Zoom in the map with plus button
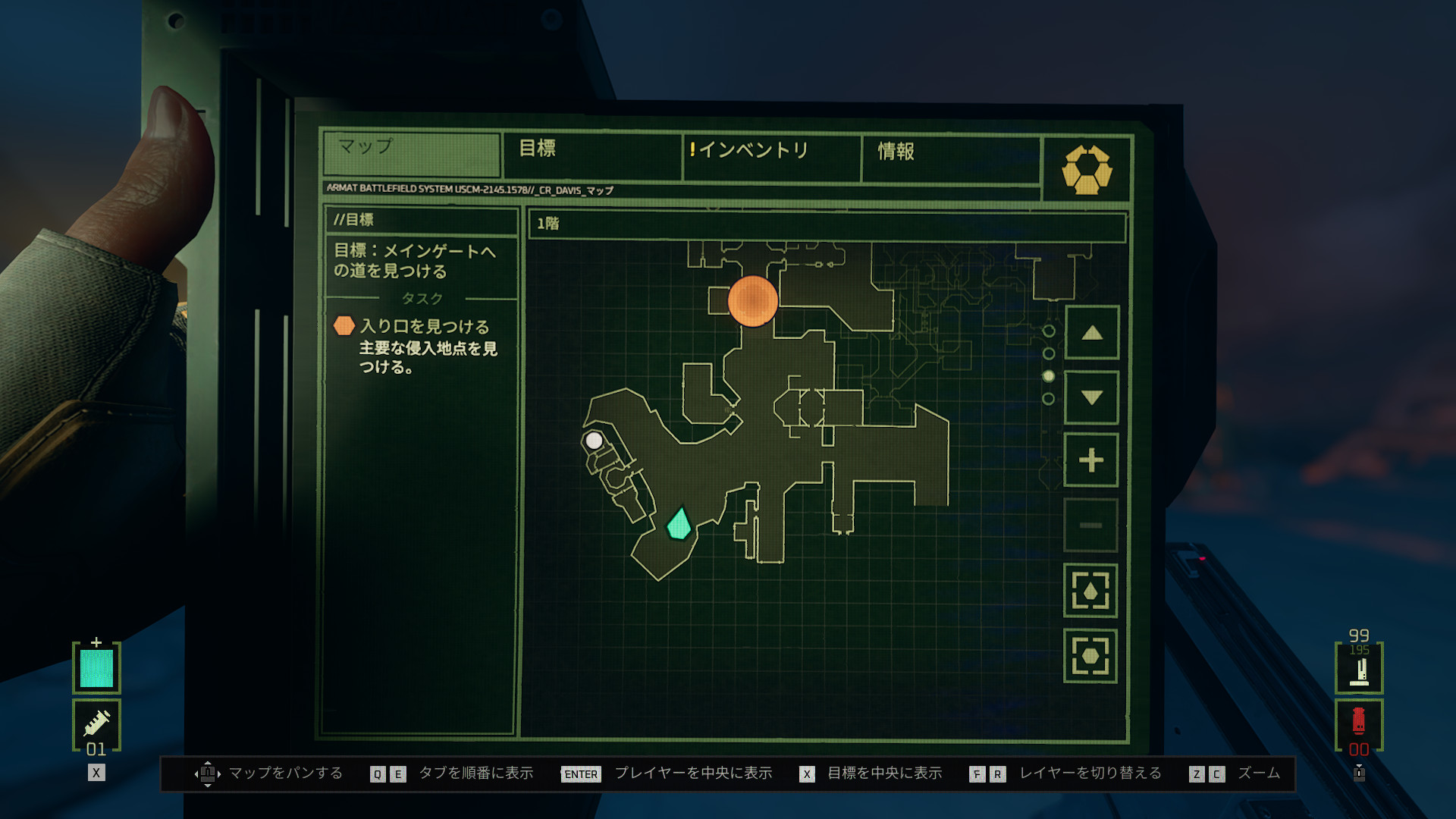The height and width of the screenshot is (819, 1456). click(x=1091, y=460)
